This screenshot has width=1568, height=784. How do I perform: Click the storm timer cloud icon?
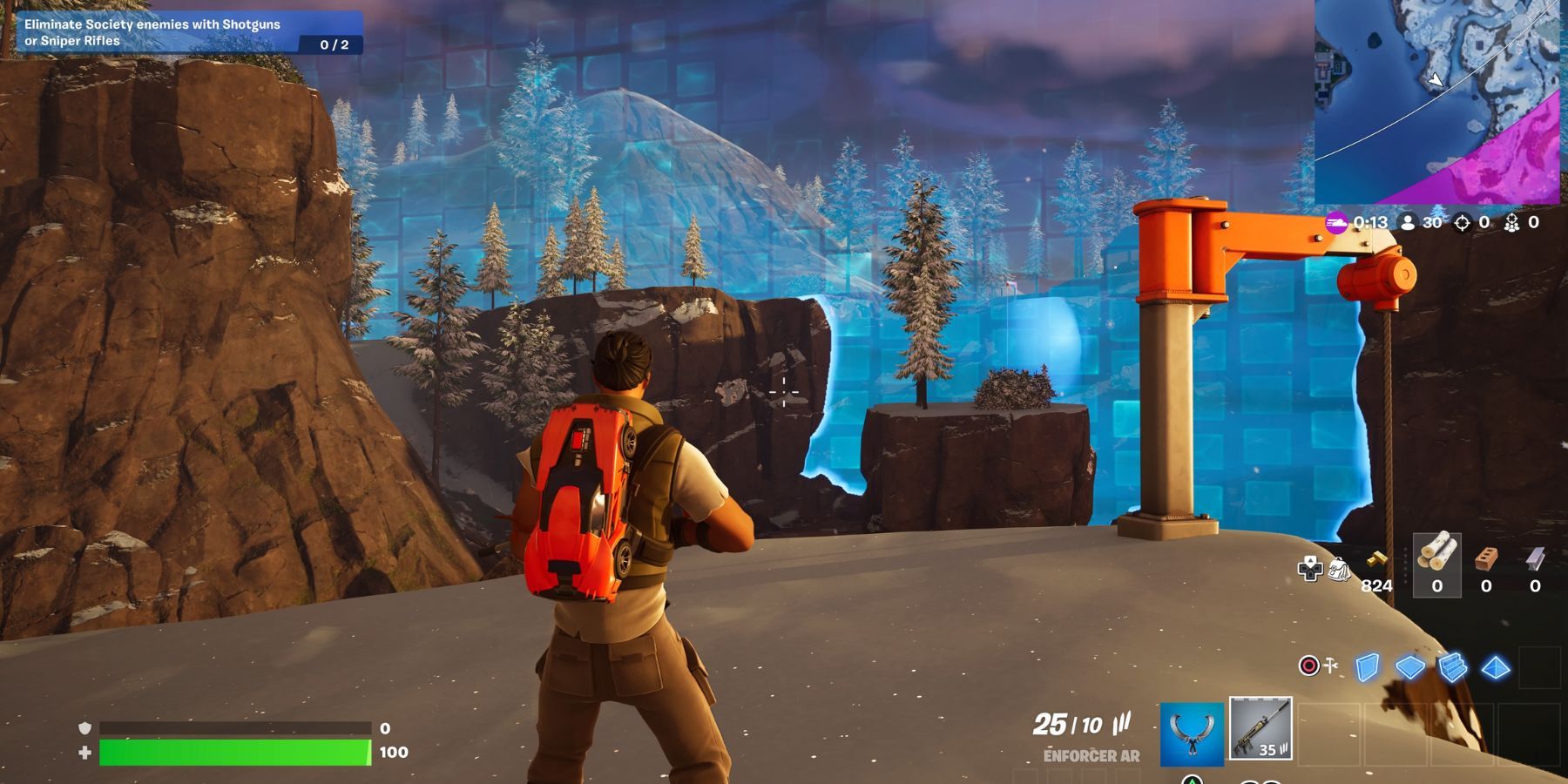pyautogui.click(x=1336, y=222)
